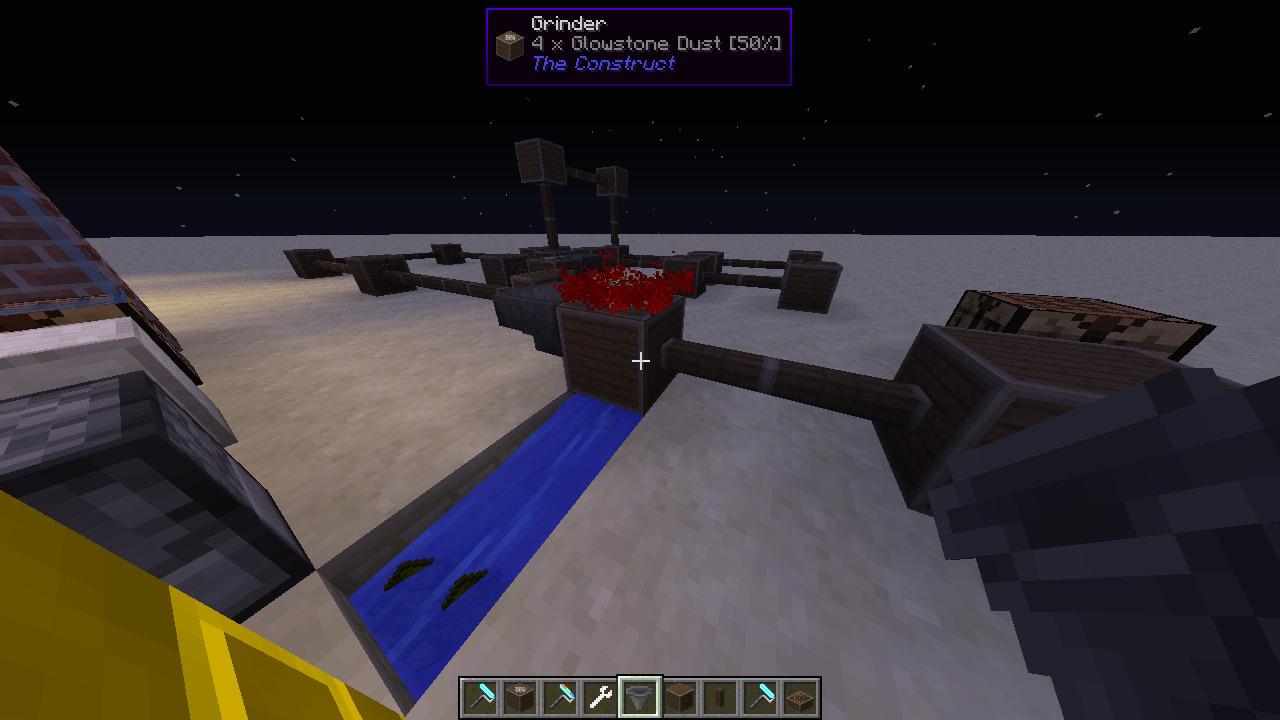The image size is (1280, 720).
Task: Select the white wrench hotbar slot
Action: (600, 697)
